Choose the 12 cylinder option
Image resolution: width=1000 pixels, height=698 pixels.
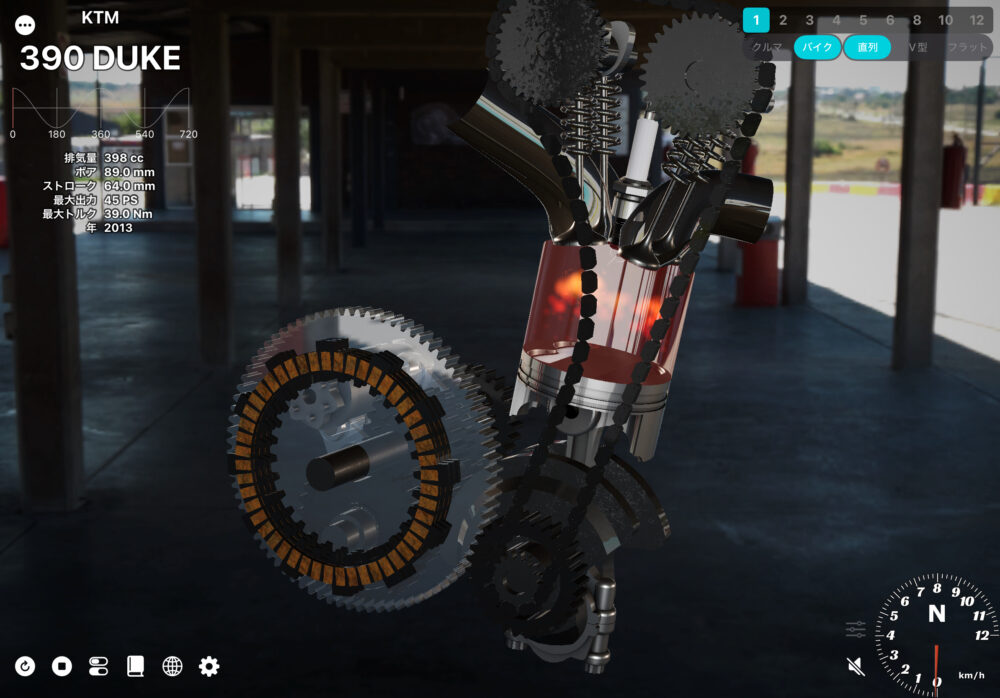[x=977, y=19]
